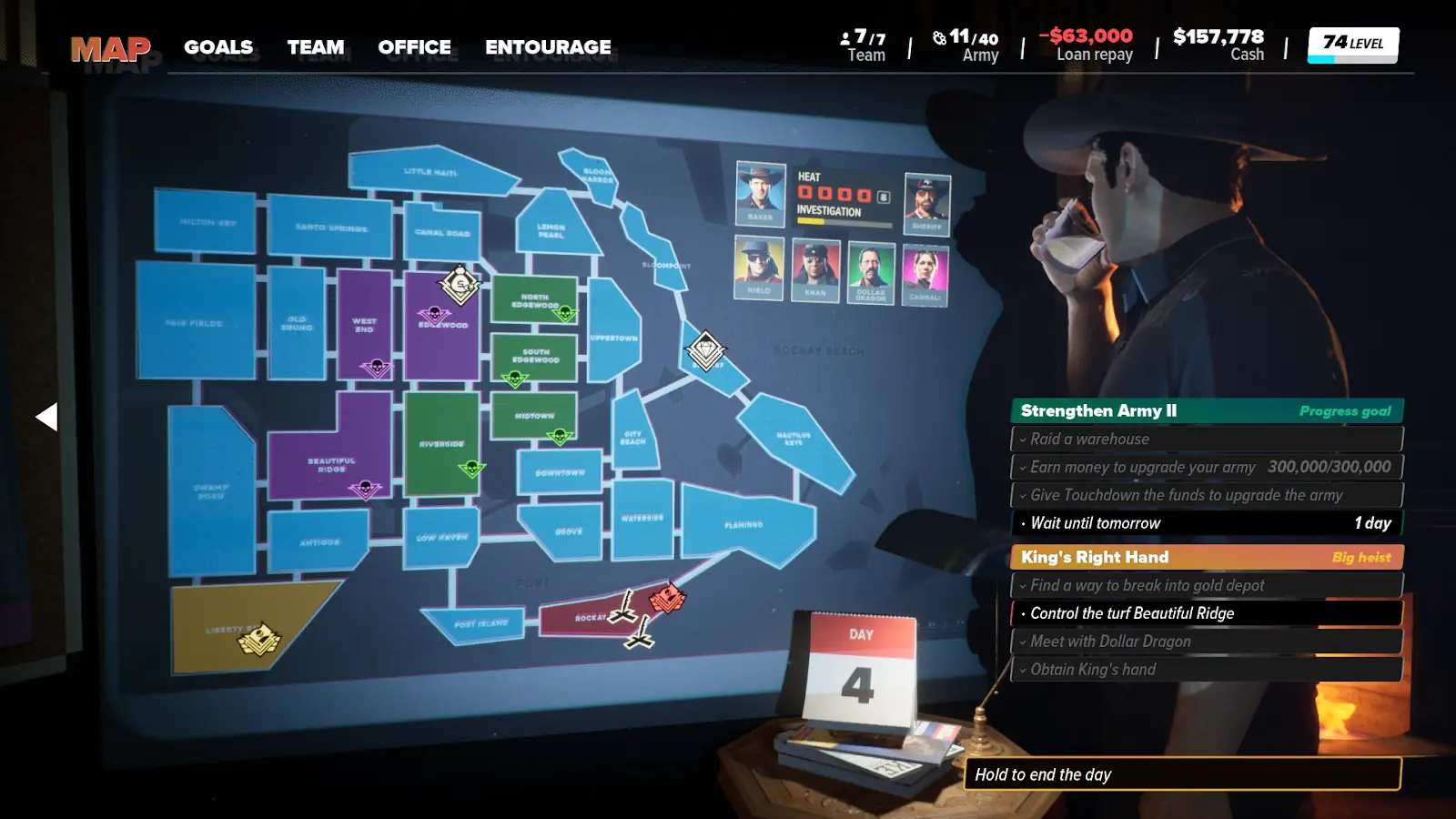Select Baker's portrait

[760, 193]
